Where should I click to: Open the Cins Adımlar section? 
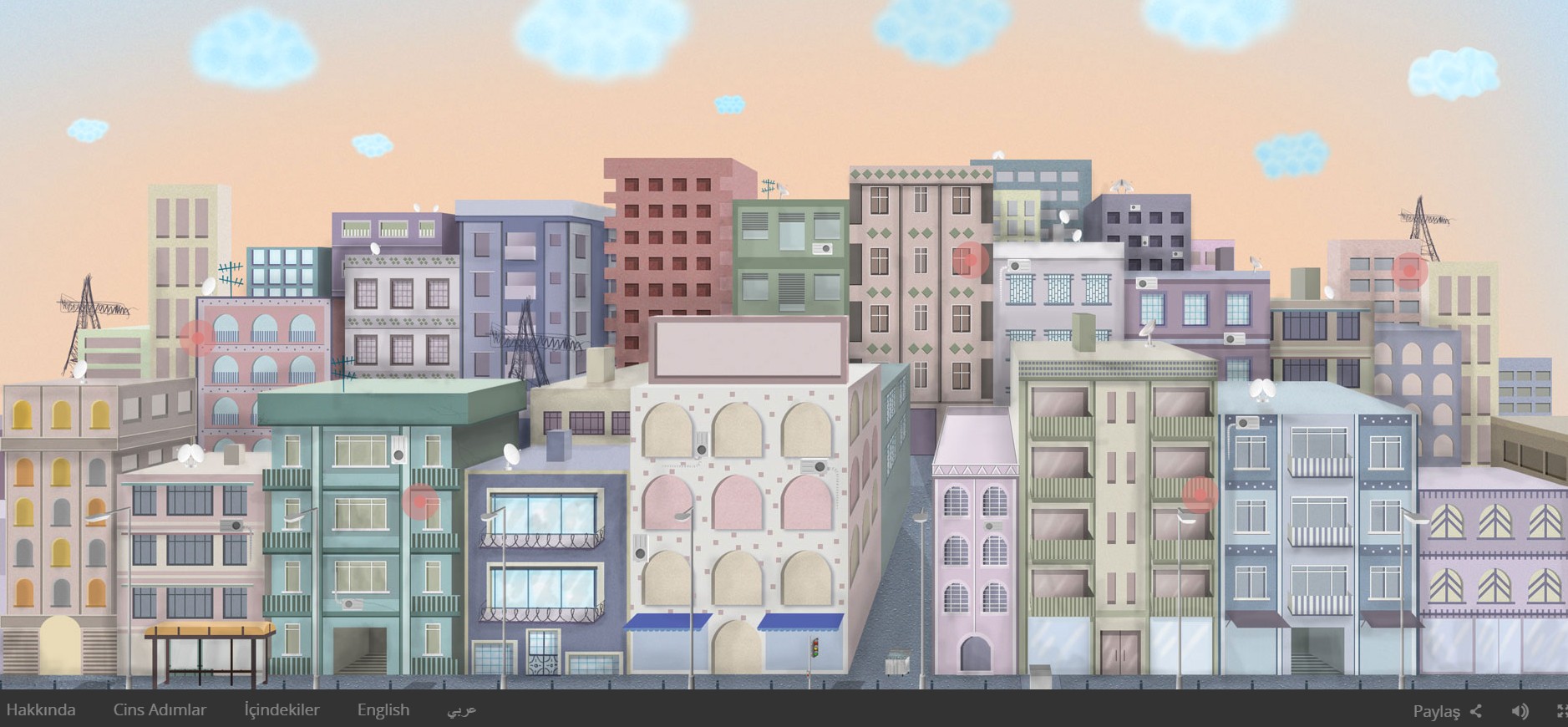tap(160, 710)
